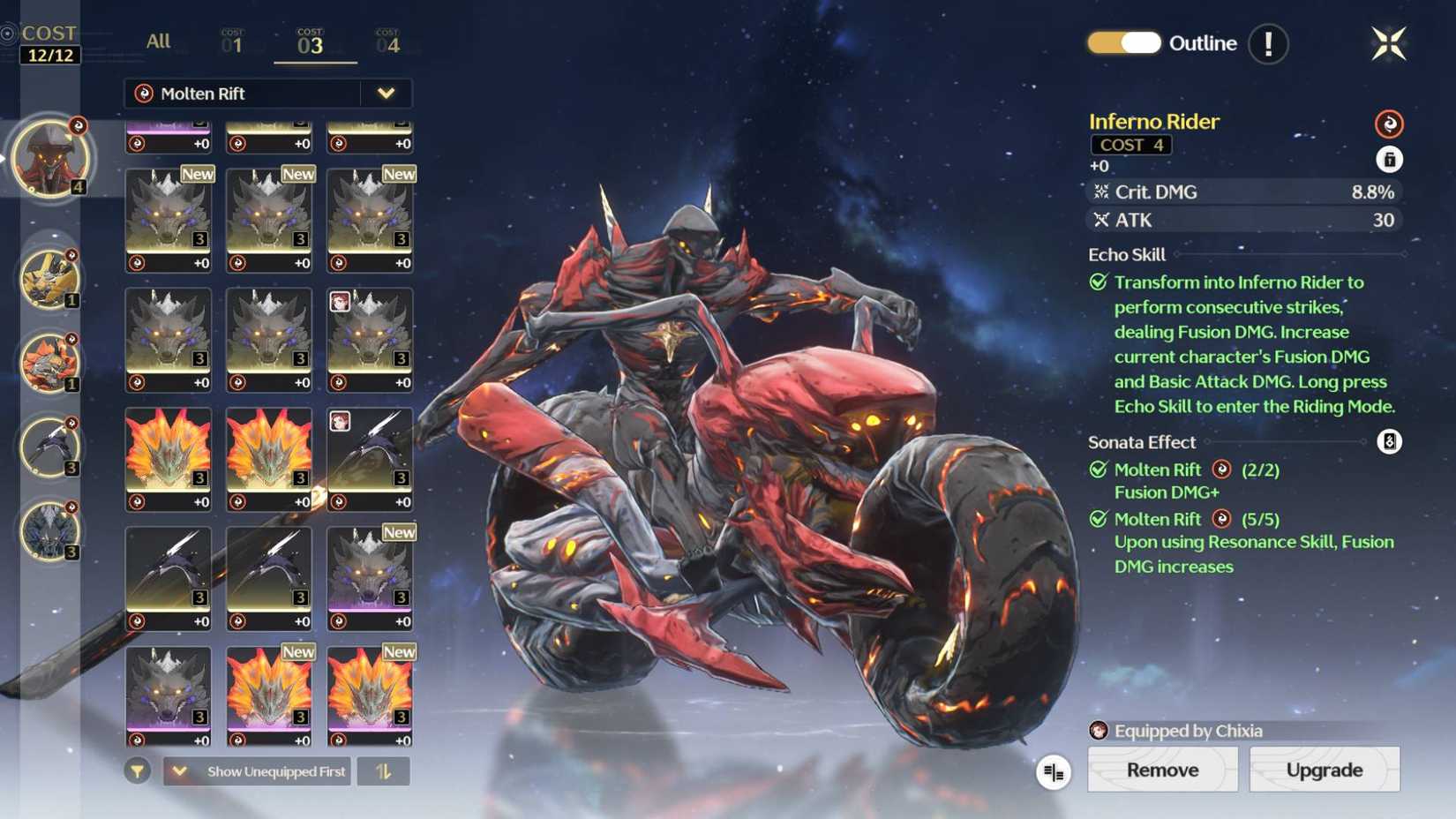Click the Upgrade button
This screenshot has width=1456, height=819.
pyautogui.click(x=1324, y=770)
